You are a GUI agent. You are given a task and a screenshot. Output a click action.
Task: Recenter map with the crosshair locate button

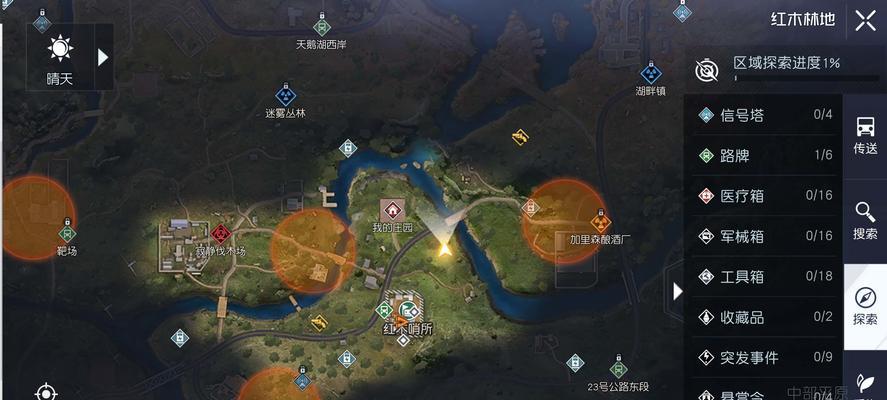coord(45,391)
